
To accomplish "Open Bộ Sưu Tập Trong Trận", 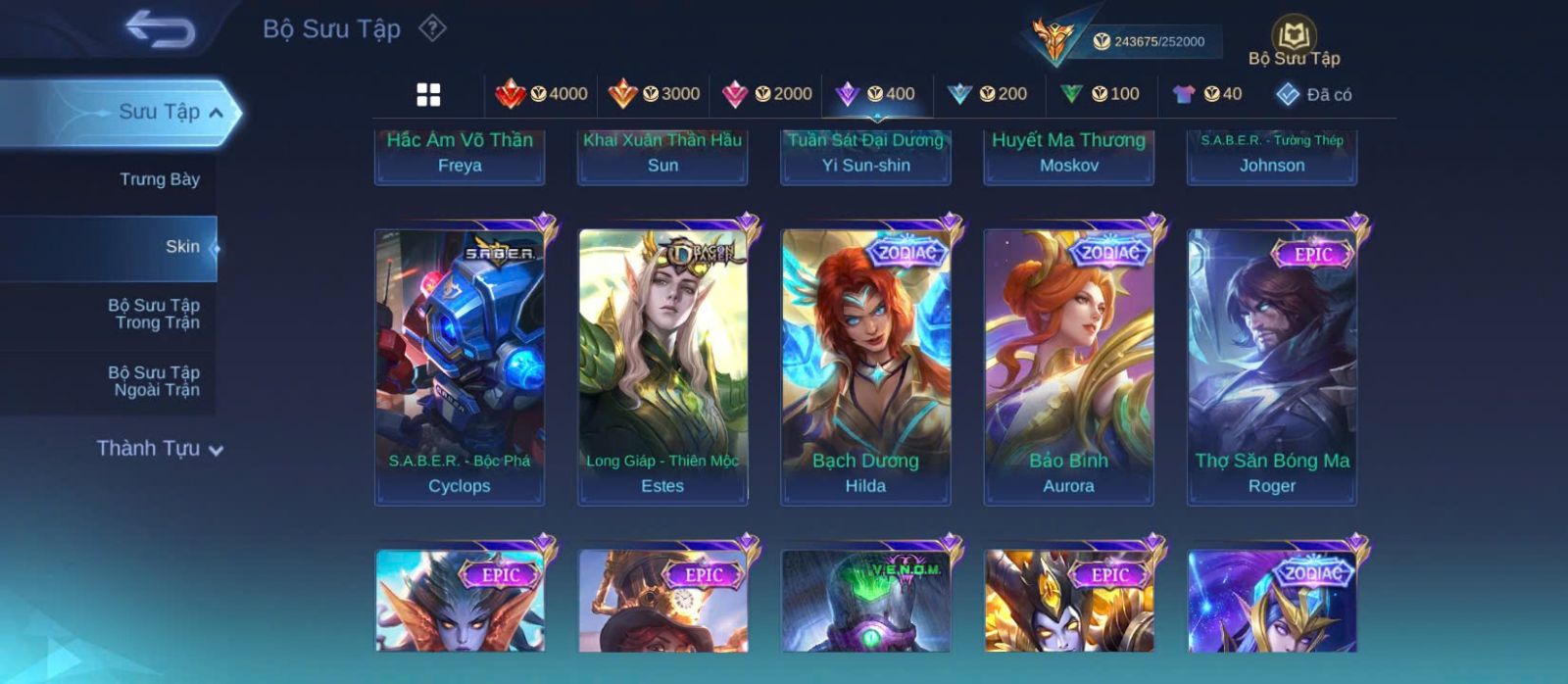I will click(154, 314).
